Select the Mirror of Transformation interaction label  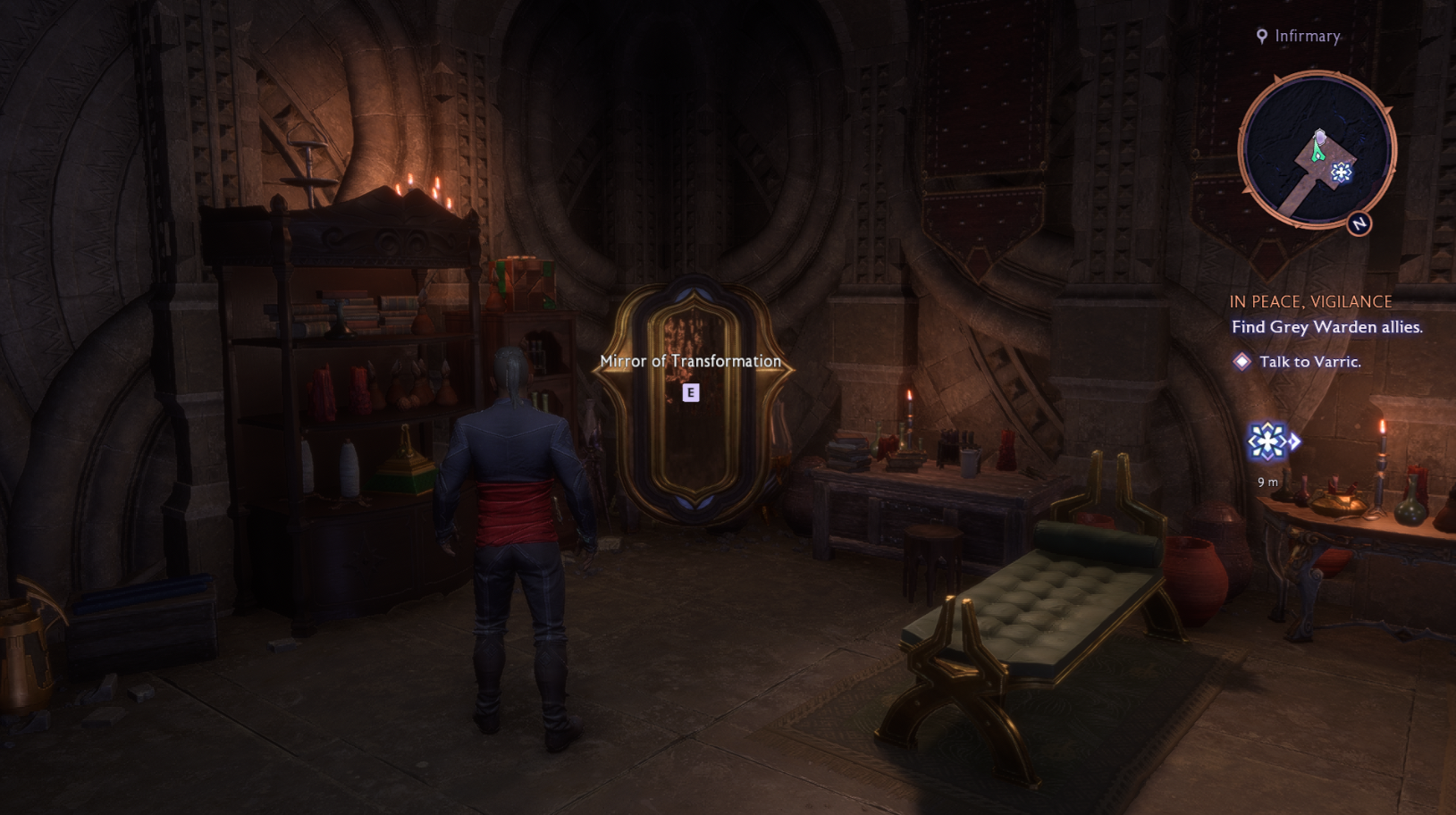[690, 361]
